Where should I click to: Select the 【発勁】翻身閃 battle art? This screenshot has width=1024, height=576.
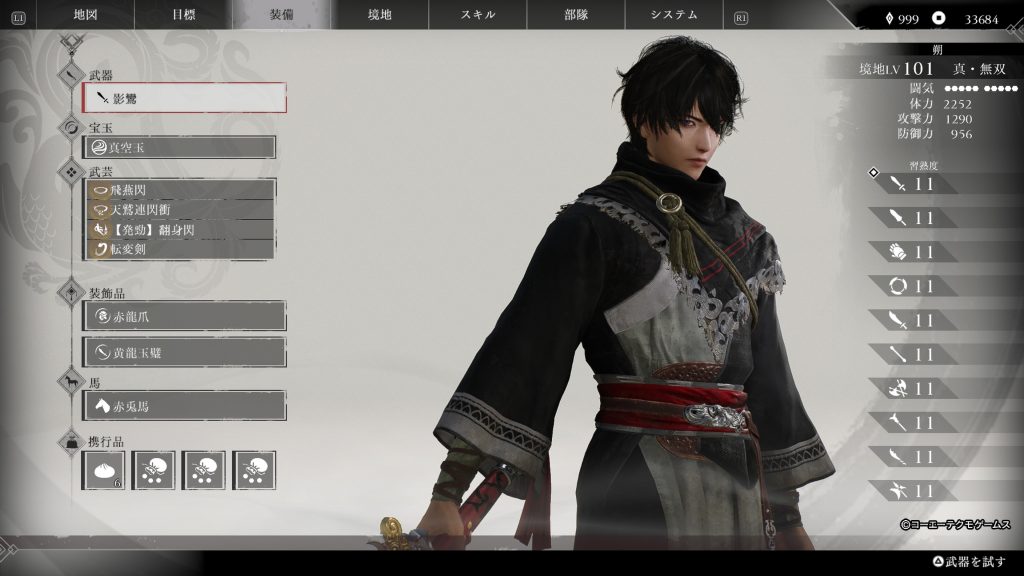pos(180,229)
